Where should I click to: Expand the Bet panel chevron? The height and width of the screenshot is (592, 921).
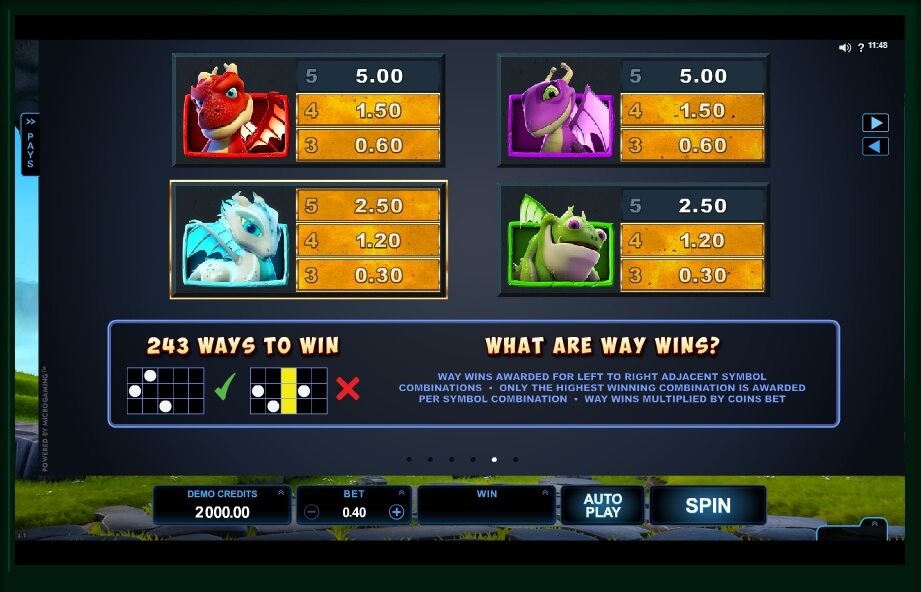click(x=402, y=492)
